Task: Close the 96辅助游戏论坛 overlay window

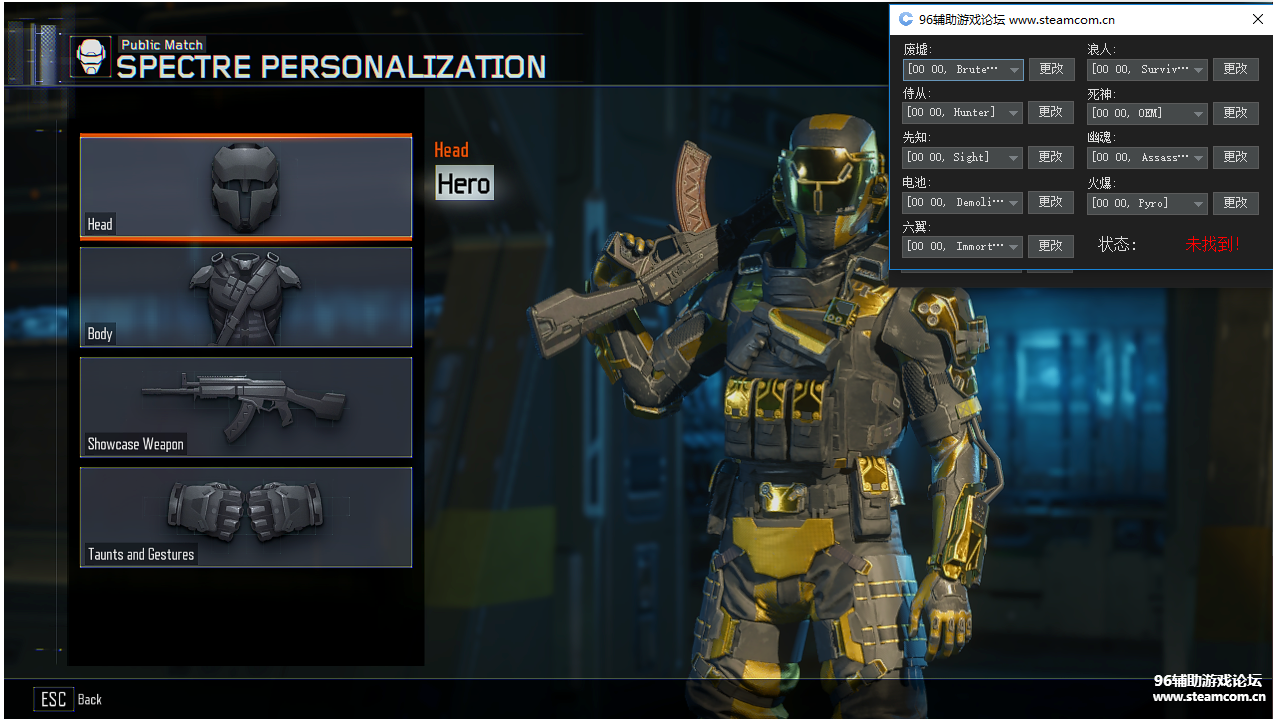Action: (1258, 19)
